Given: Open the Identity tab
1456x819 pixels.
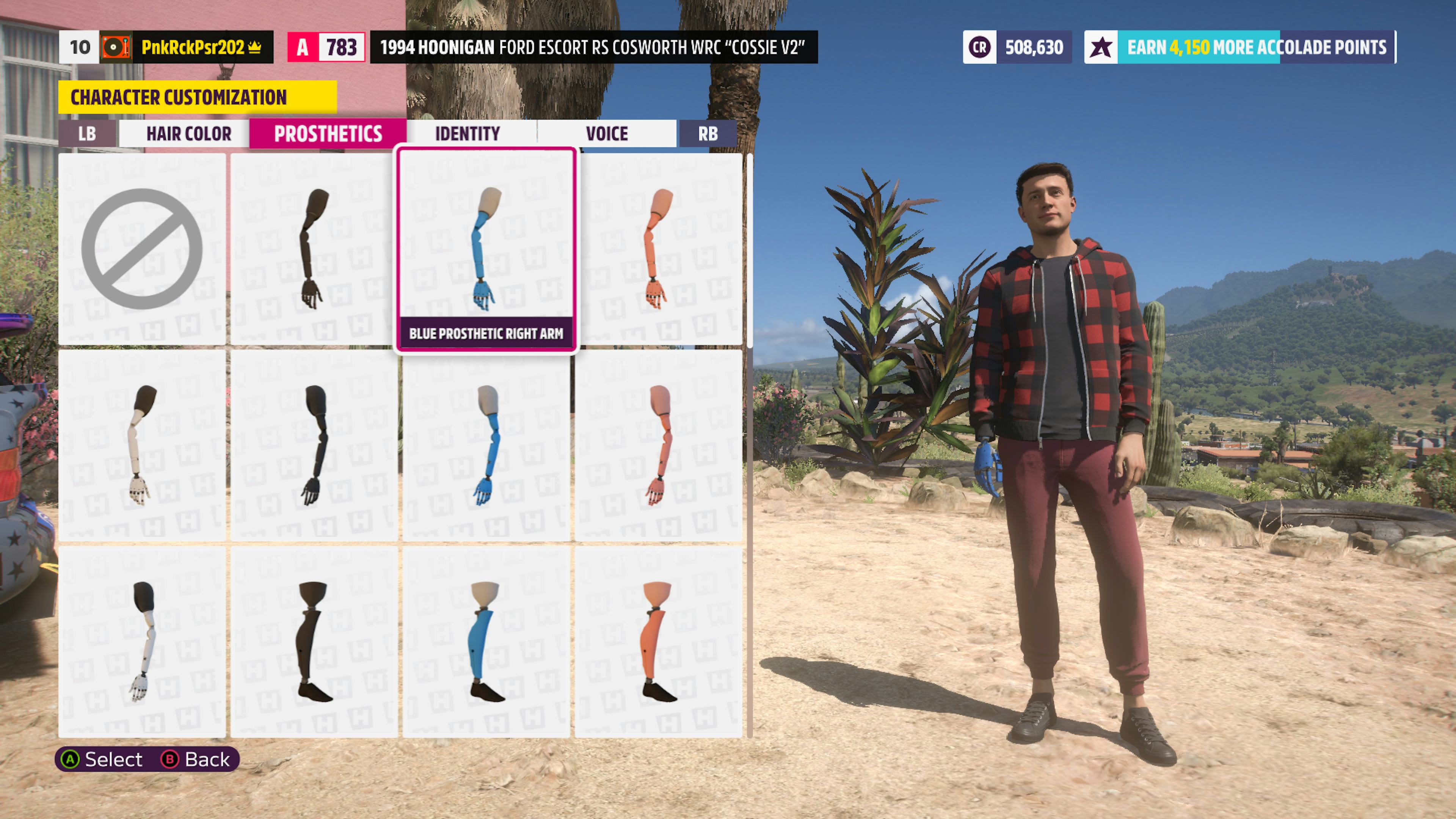Looking at the screenshot, I should click(x=468, y=134).
